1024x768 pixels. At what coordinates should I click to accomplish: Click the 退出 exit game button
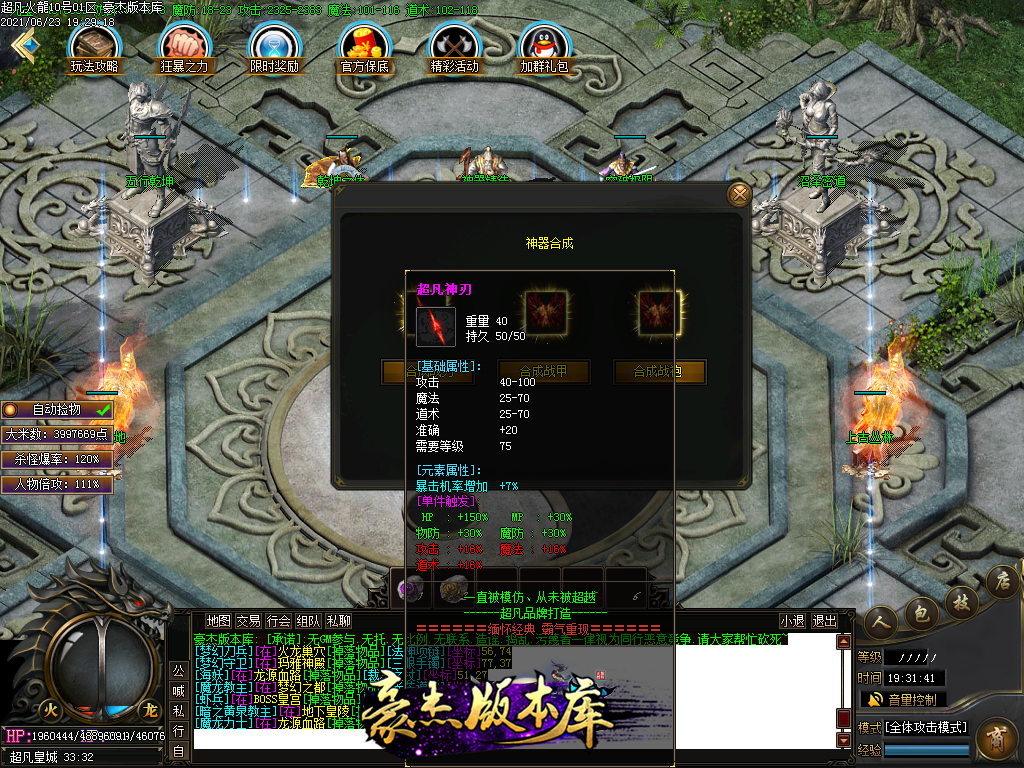click(824, 621)
